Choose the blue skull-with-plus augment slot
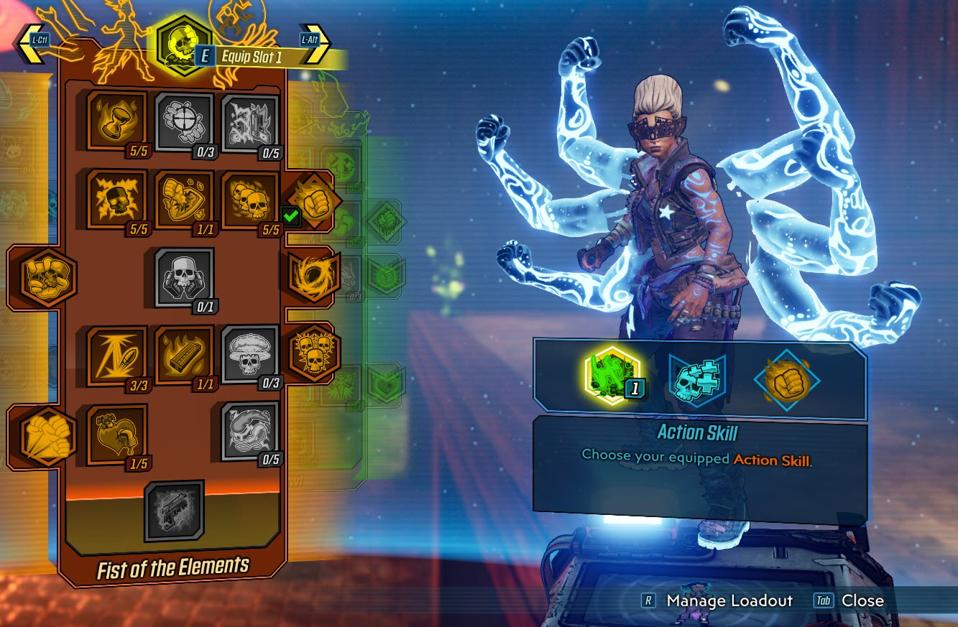Image resolution: width=958 pixels, height=627 pixels. (698, 380)
